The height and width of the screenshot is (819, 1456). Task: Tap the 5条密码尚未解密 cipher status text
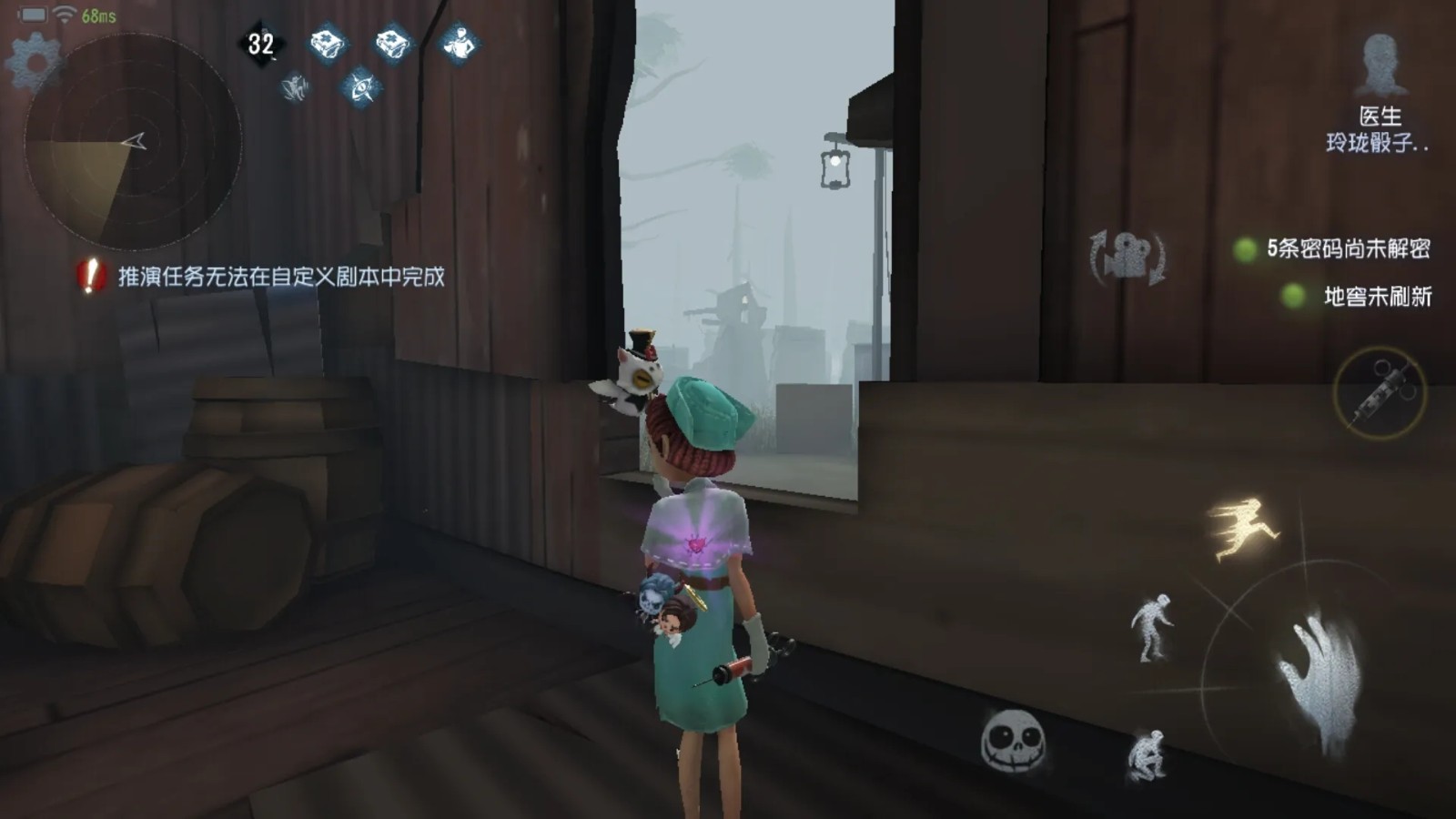click(x=1350, y=246)
